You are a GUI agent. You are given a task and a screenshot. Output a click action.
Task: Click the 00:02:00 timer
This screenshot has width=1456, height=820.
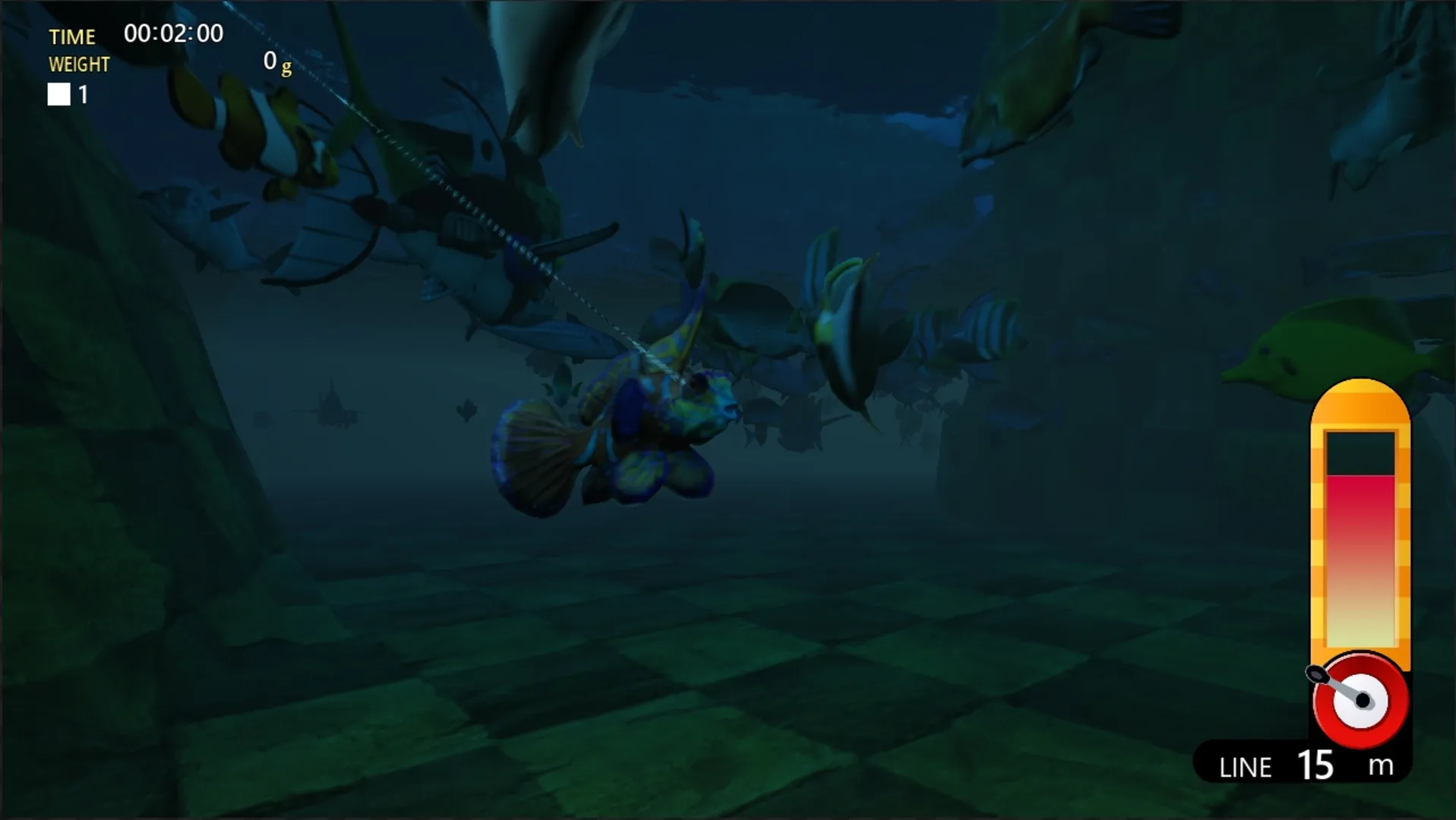174,33
